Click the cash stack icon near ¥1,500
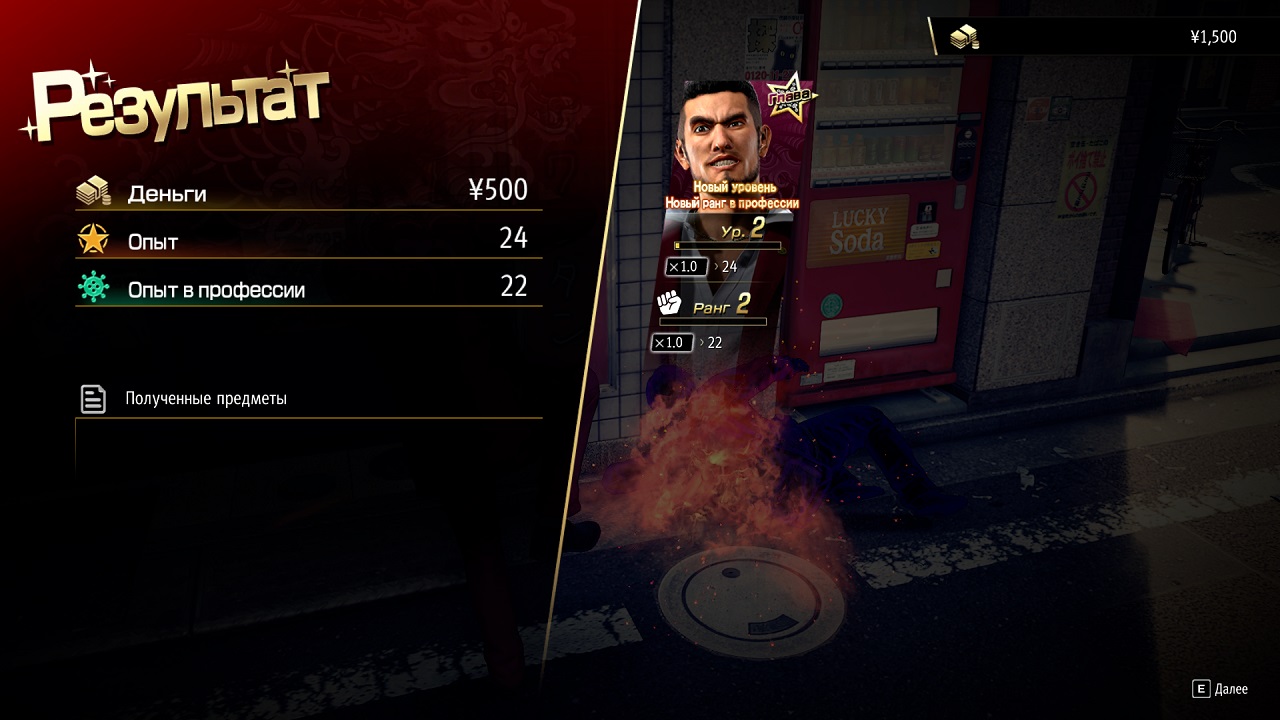1280x720 pixels. pos(963,36)
